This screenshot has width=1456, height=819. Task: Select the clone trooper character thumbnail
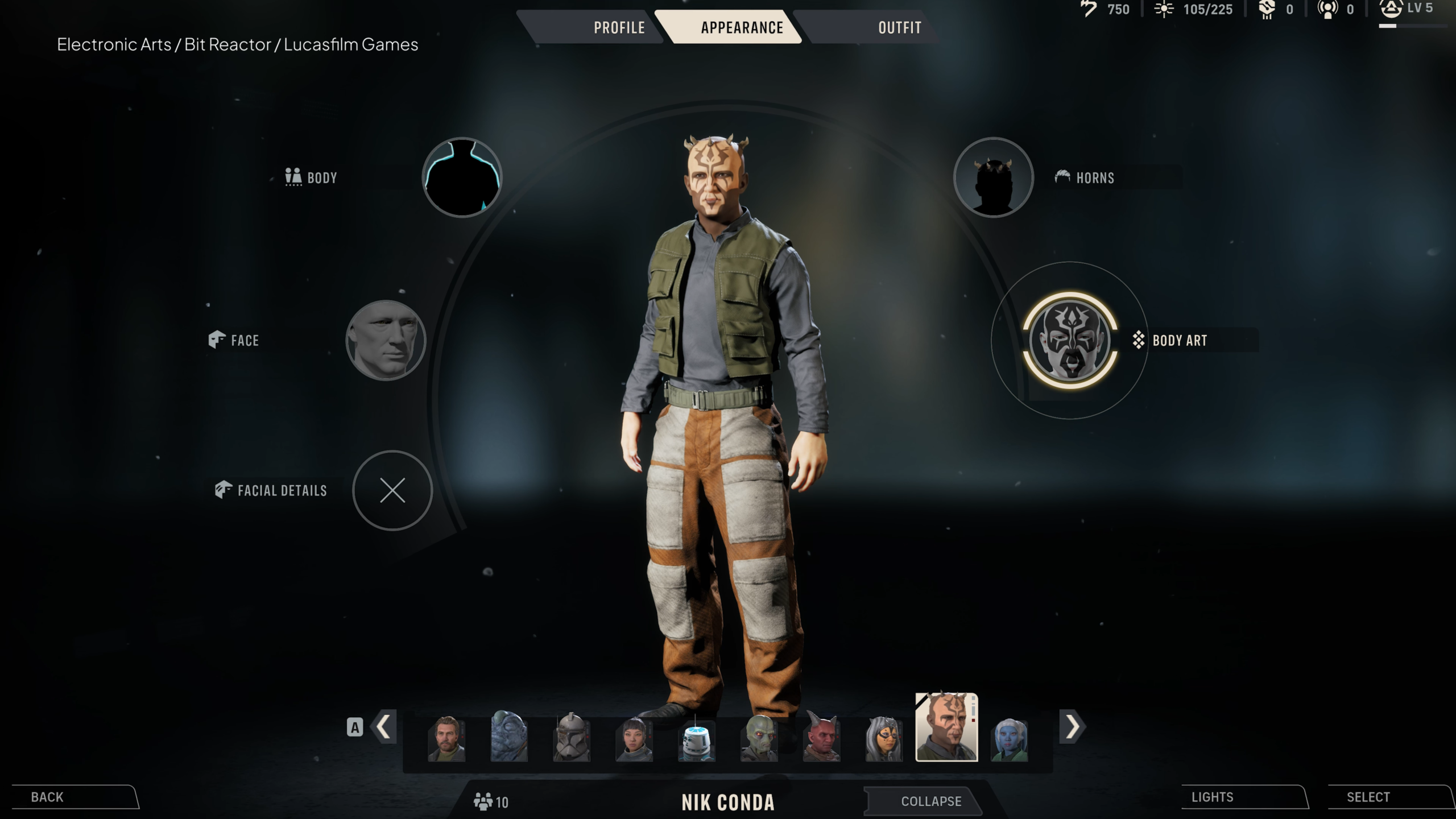pos(573,742)
